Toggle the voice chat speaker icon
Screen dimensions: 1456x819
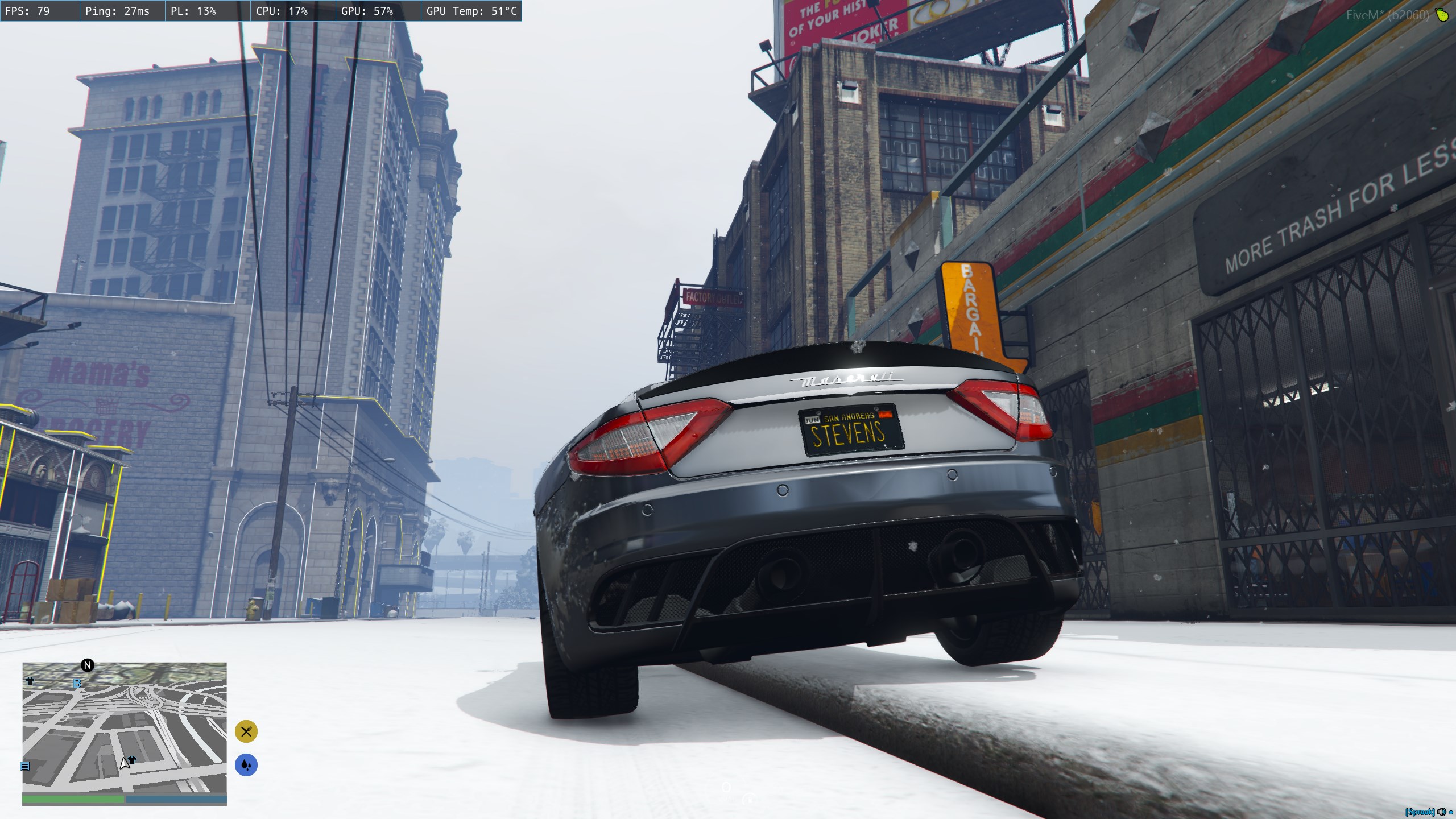1442,812
